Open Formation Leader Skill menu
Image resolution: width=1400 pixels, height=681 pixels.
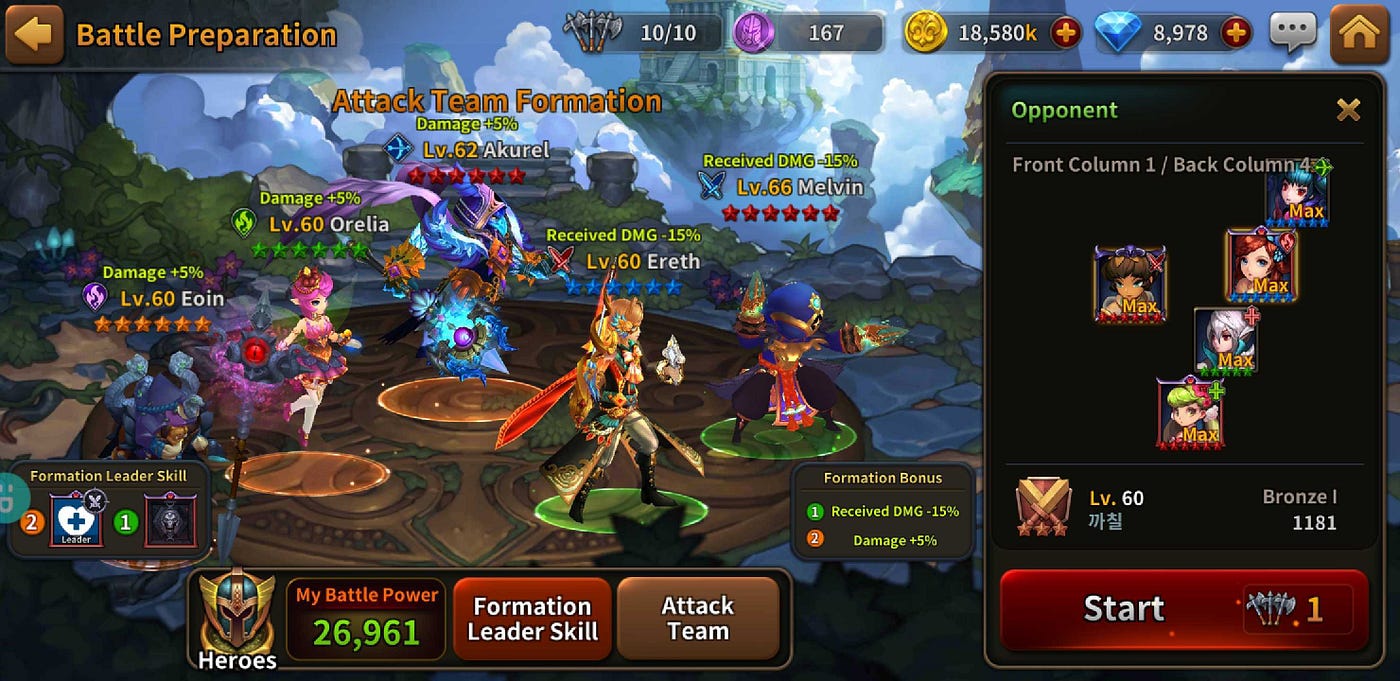click(532, 619)
